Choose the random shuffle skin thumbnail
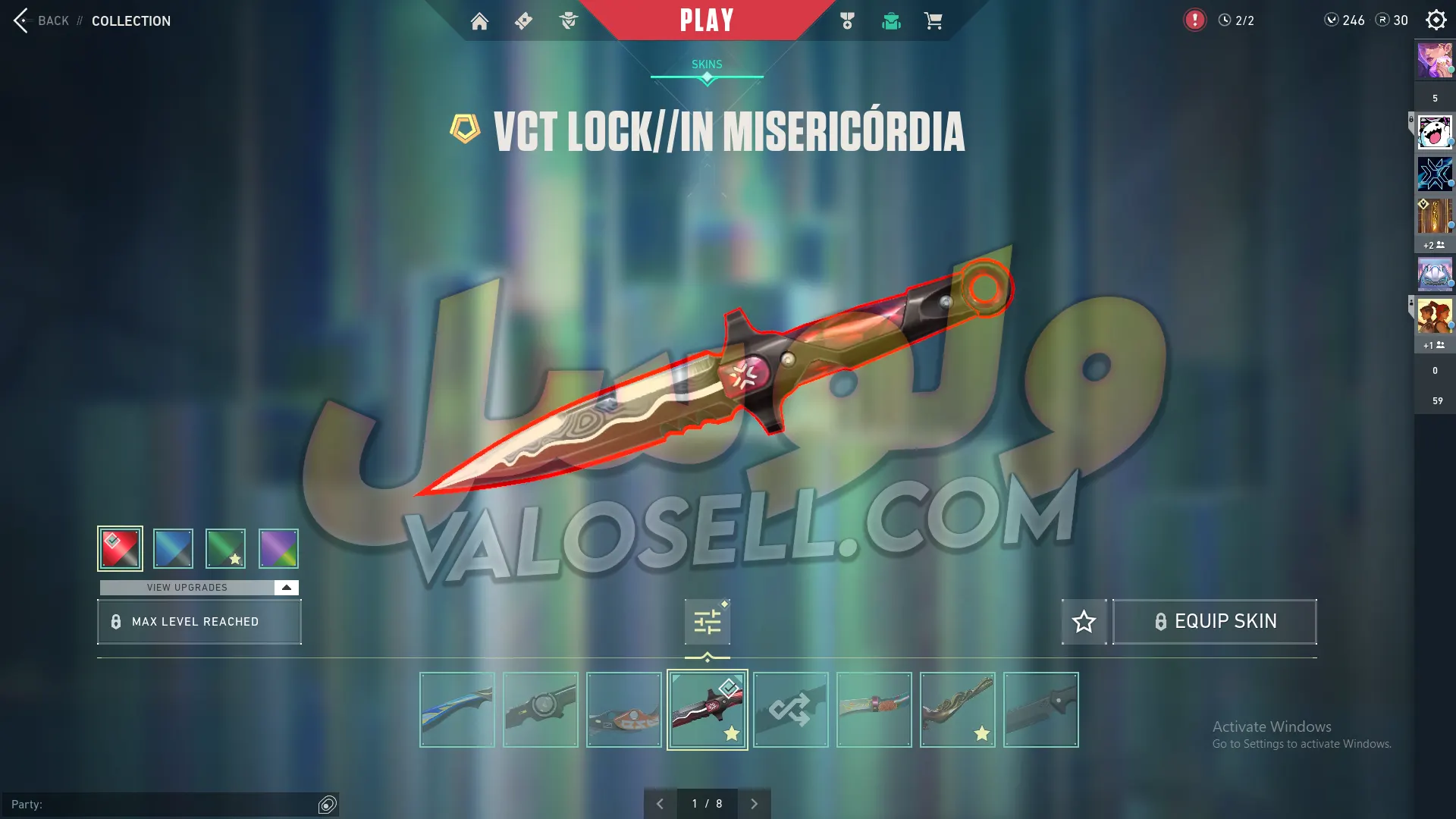This screenshot has height=819, width=1456. coord(791,710)
